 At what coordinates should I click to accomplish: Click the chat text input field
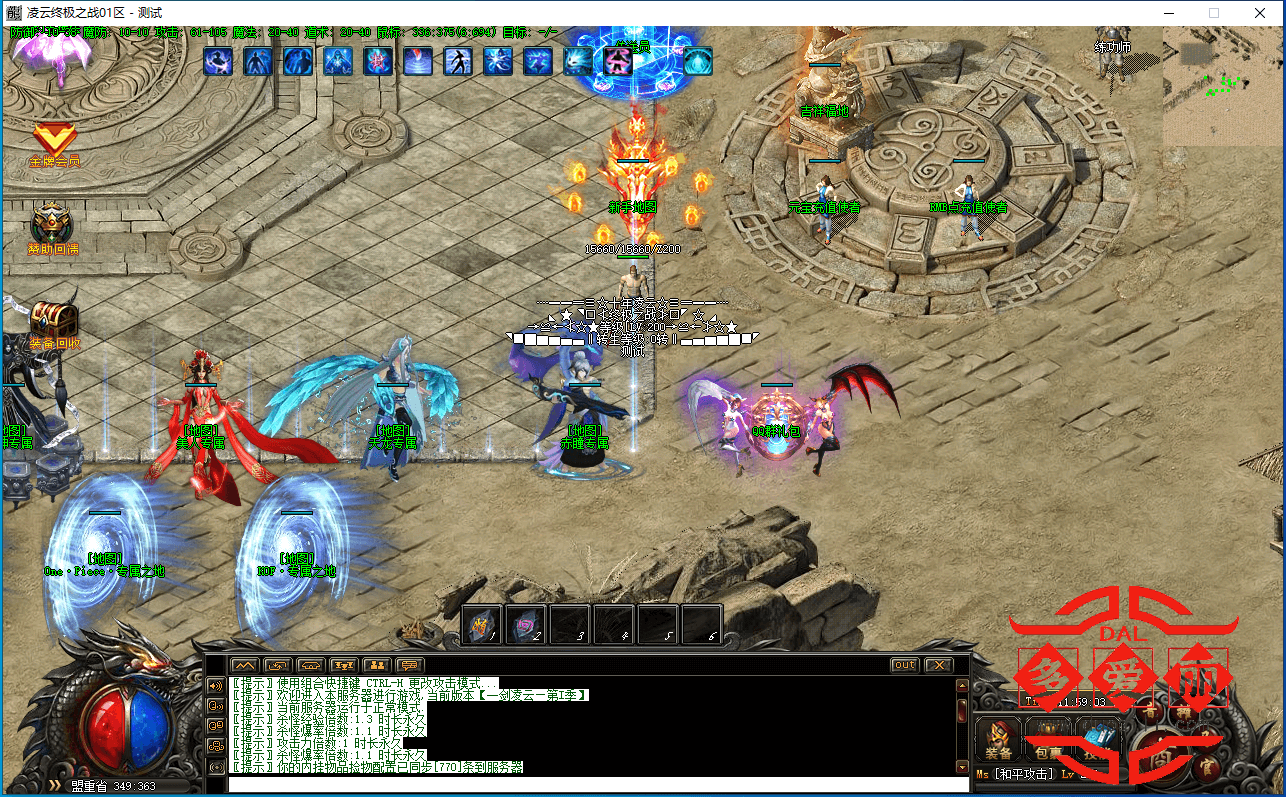(x=598, y=784)
